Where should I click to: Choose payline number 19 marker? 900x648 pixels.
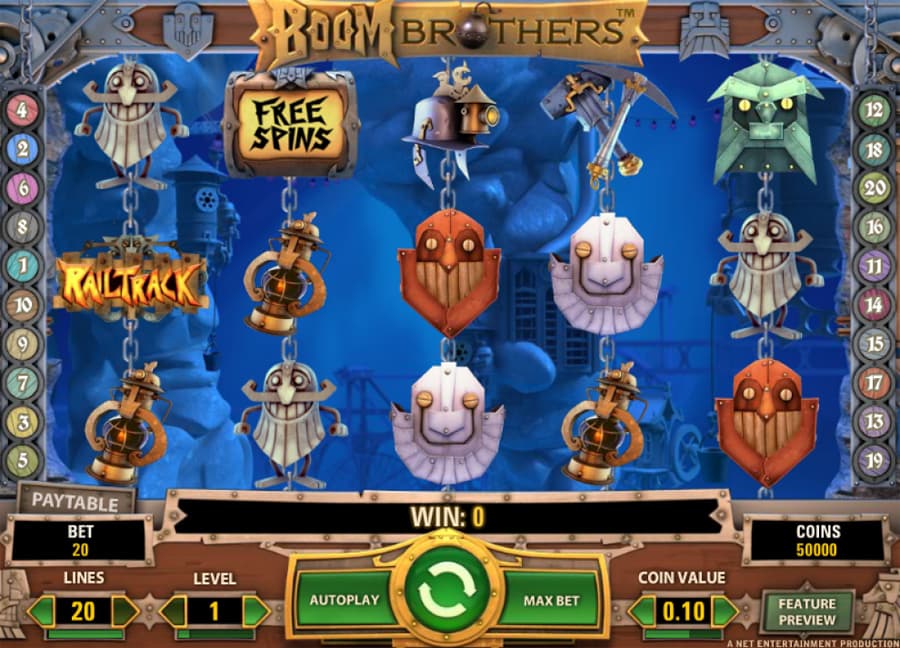[x=875, y=461]
